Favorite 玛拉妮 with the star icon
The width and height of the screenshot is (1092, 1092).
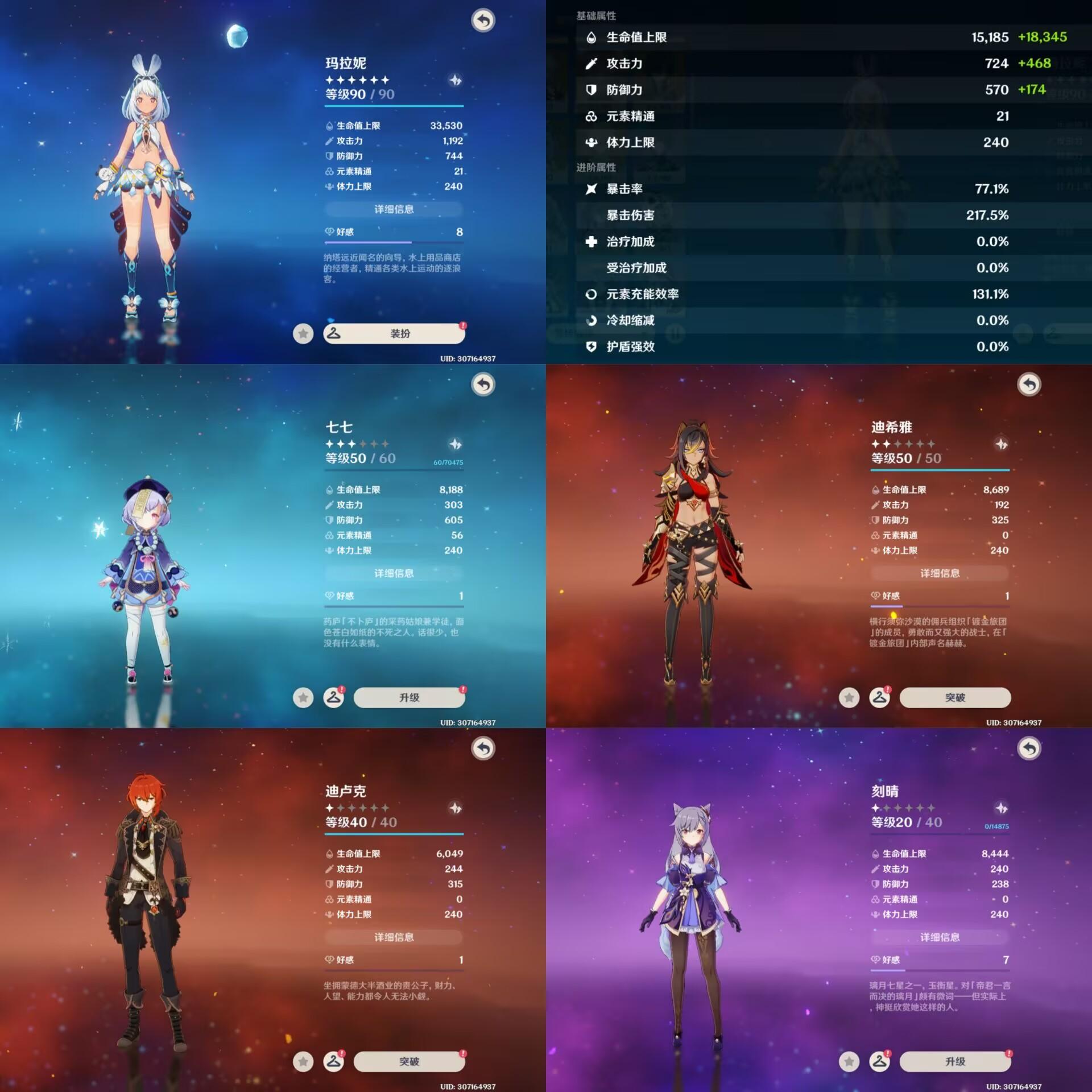[x=303, y=333]
